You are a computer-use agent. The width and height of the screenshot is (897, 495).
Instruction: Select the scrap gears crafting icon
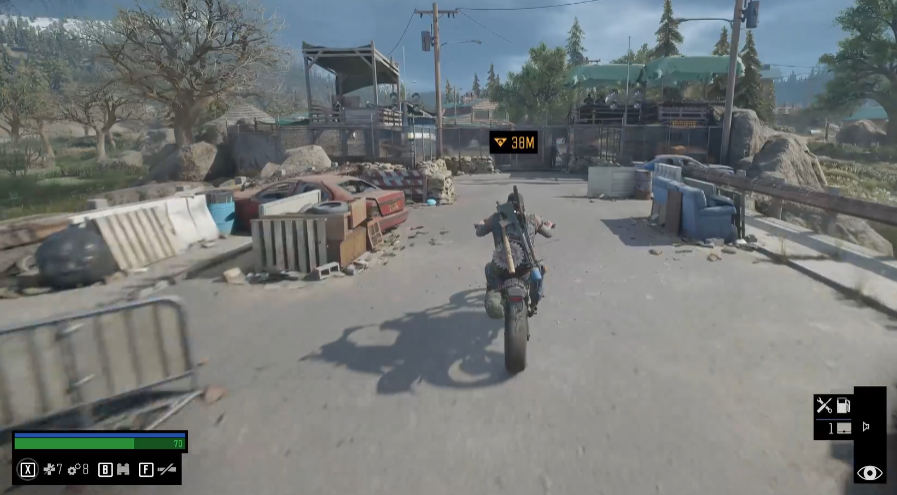(x=73, y=469)
